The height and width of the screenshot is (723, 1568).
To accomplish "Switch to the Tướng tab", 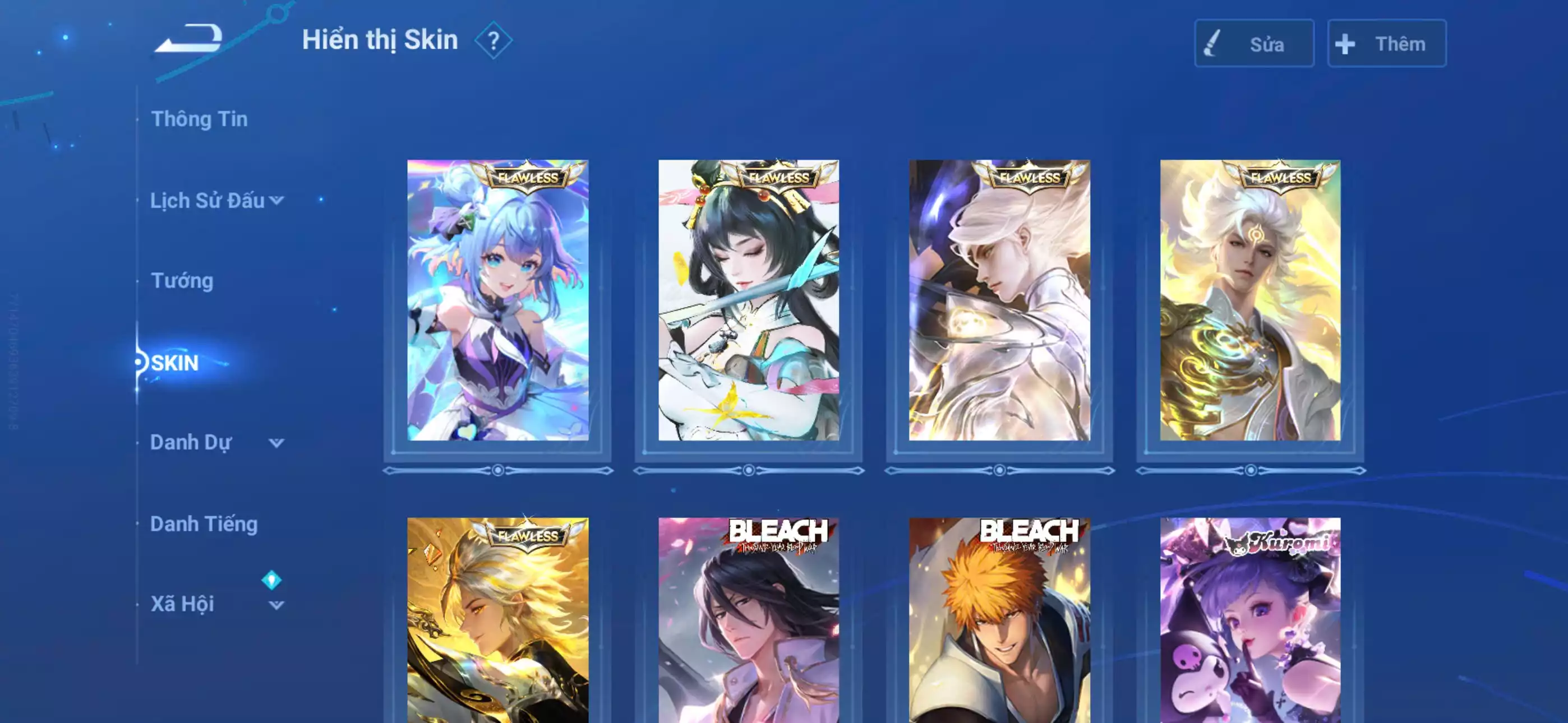I will pos(181,281).
